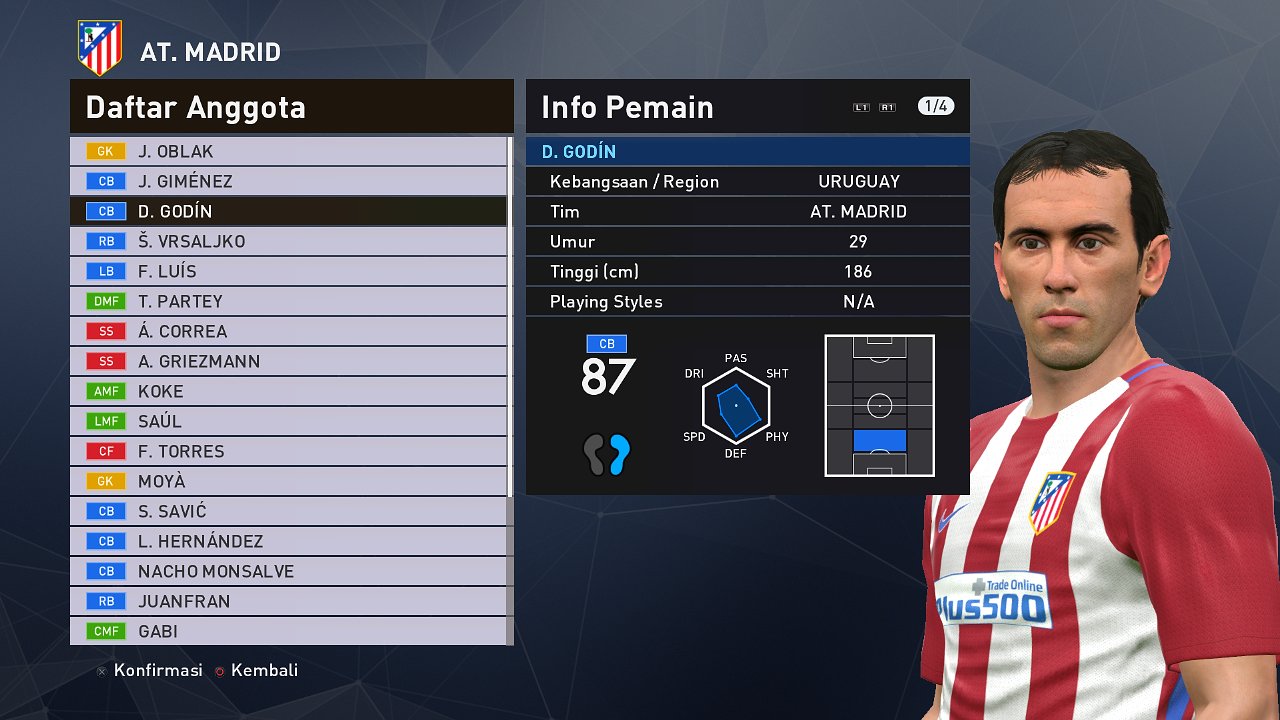Select S. Savić's row
Viewport: 1280px width, 720px height.
tap(288, 511)
